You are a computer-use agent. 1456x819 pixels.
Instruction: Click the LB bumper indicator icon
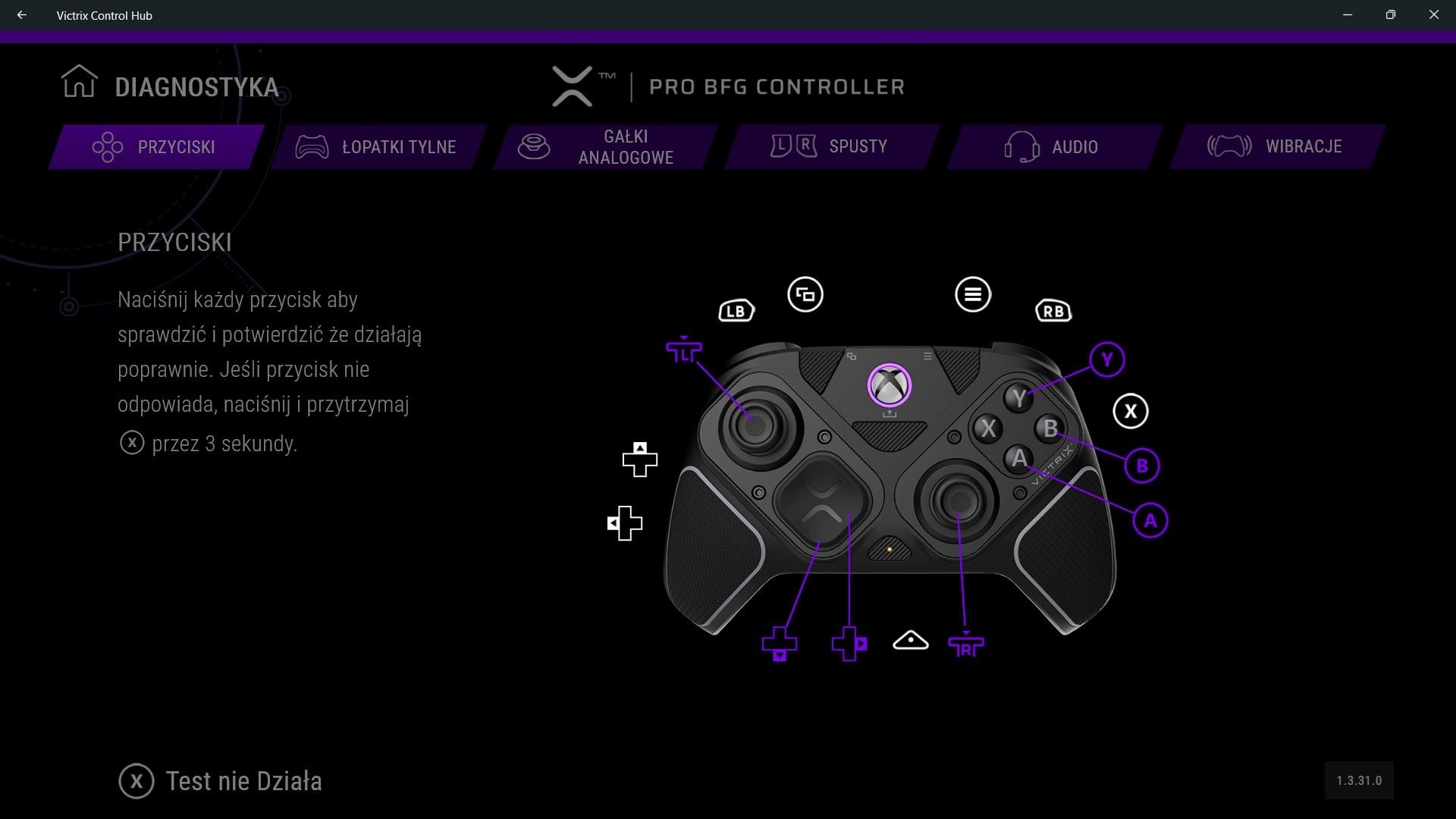(735, 310)
